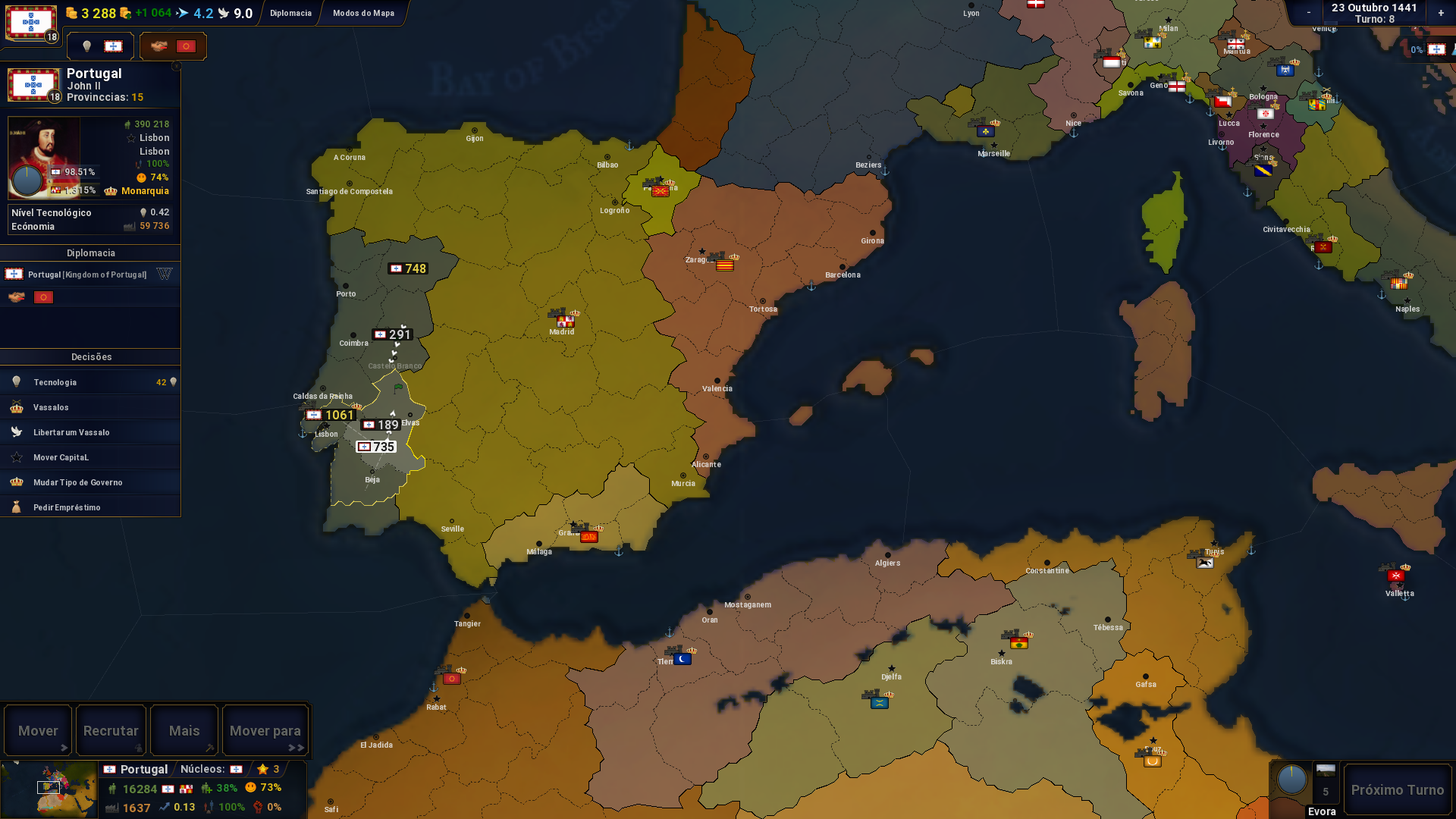Viewport: 1456px width, 819px height.
Task: Select the Mover CapitaL star icon
Action: (15, 457)
